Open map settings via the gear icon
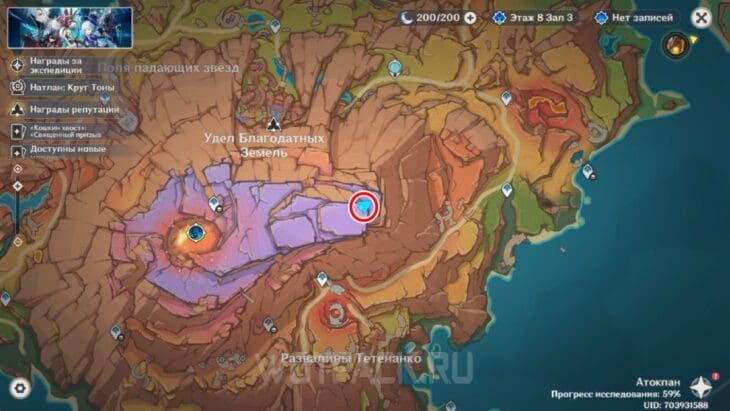730x411 pixels. (x=19, y=389)
